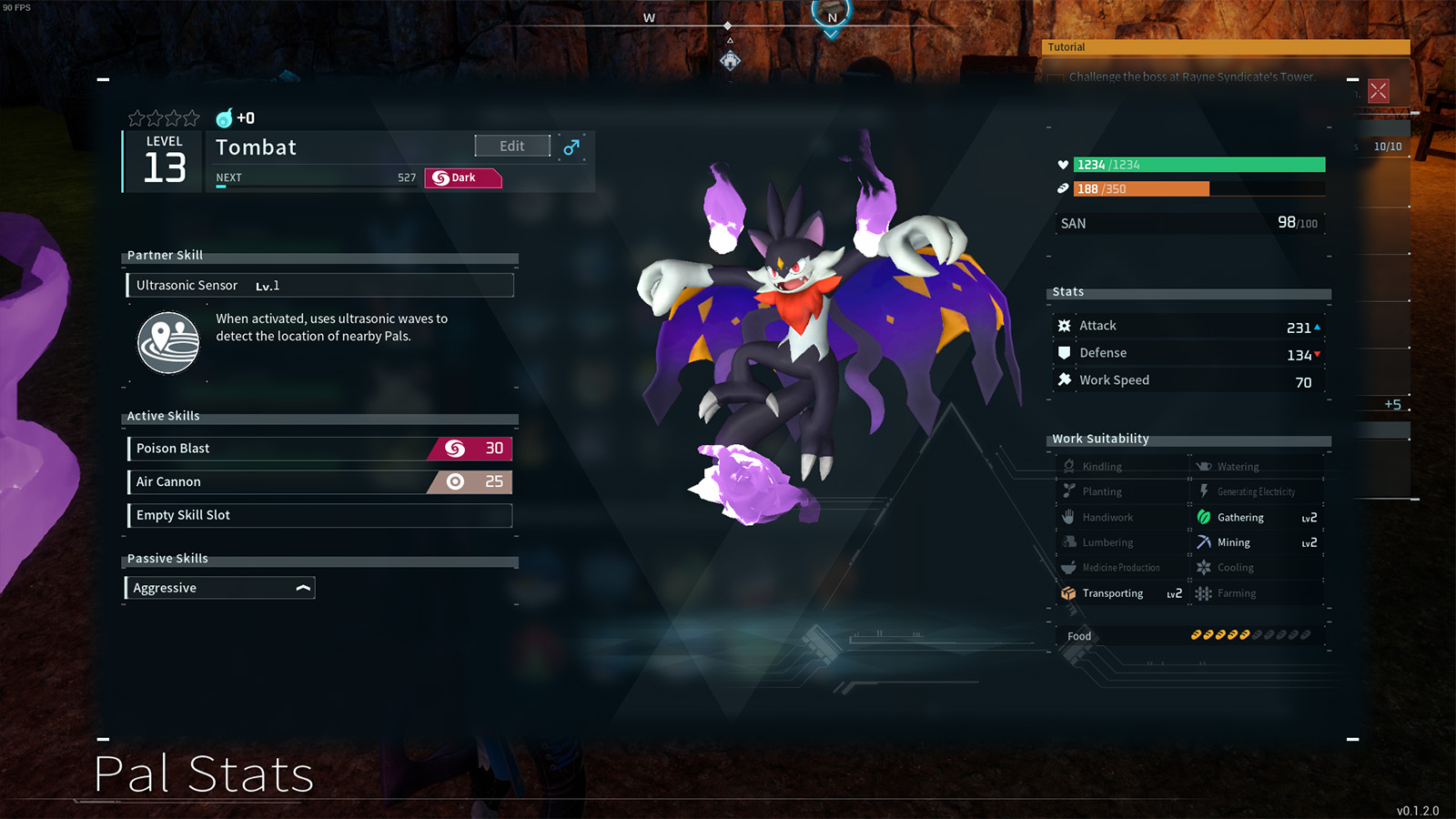Close the Pal Stats panel
The image size is (1456, 819).
(x=1378, y=91)
